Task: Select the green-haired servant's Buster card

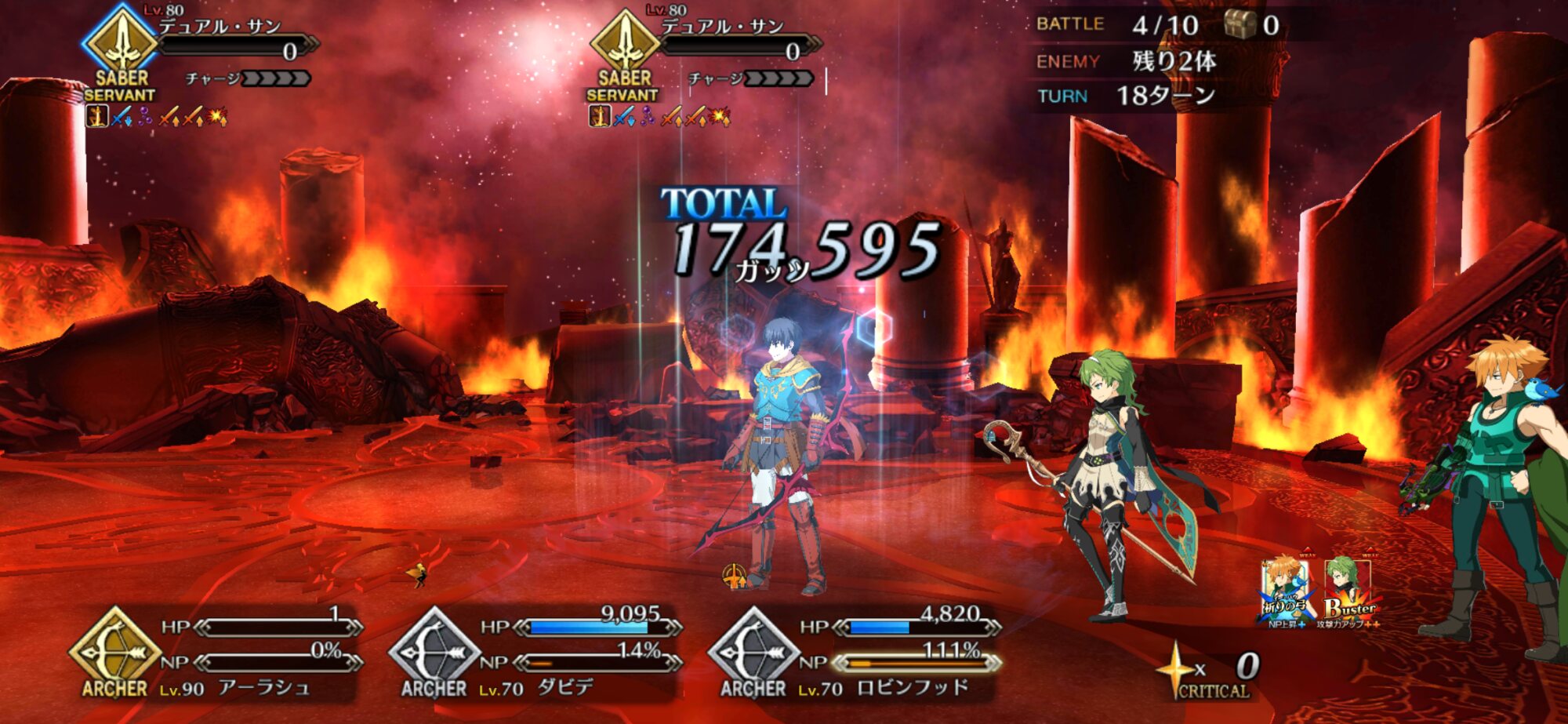Action: (1350, 594)
